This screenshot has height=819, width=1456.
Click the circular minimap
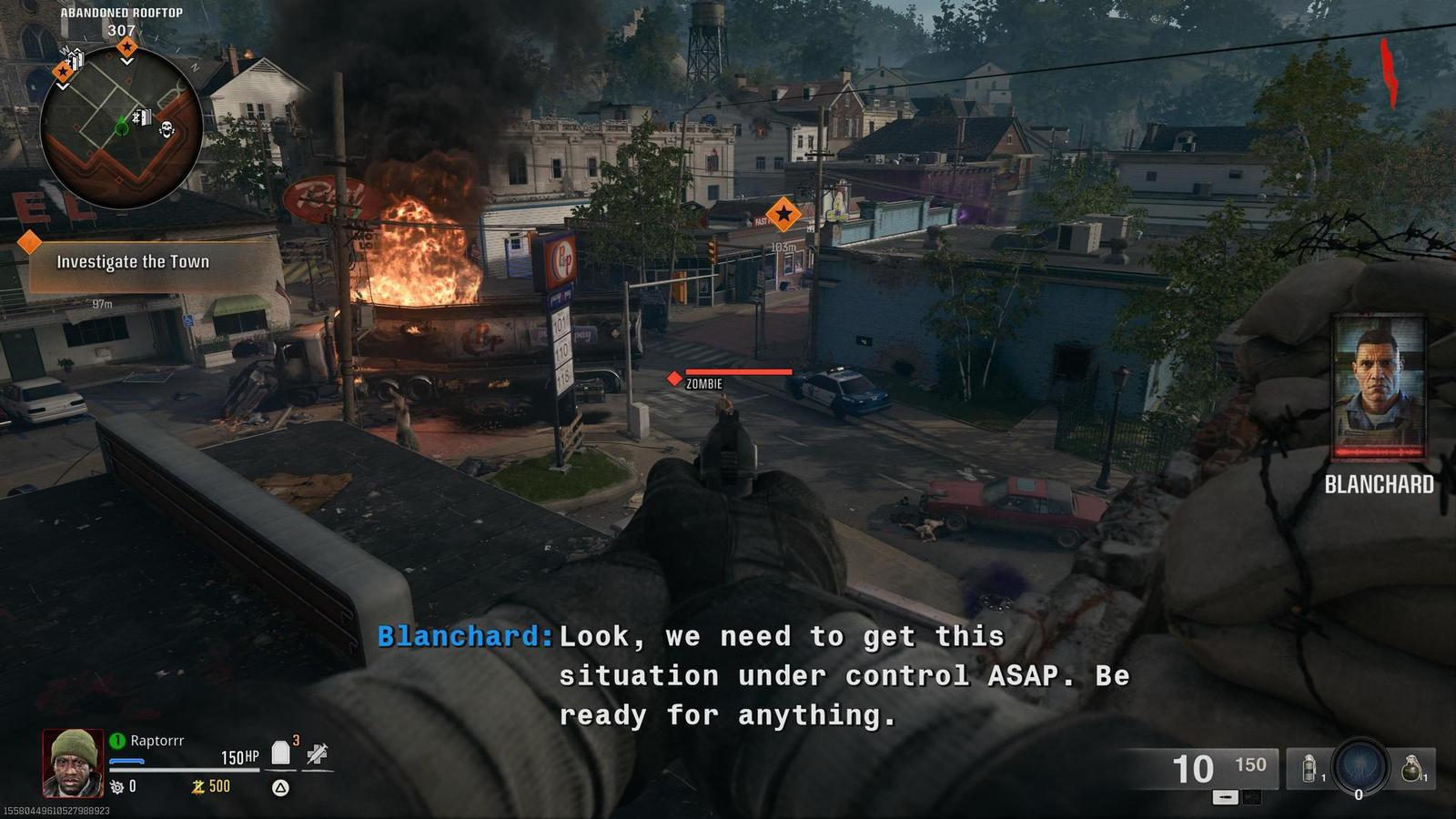pyautogui.click(x=121, y=127)
